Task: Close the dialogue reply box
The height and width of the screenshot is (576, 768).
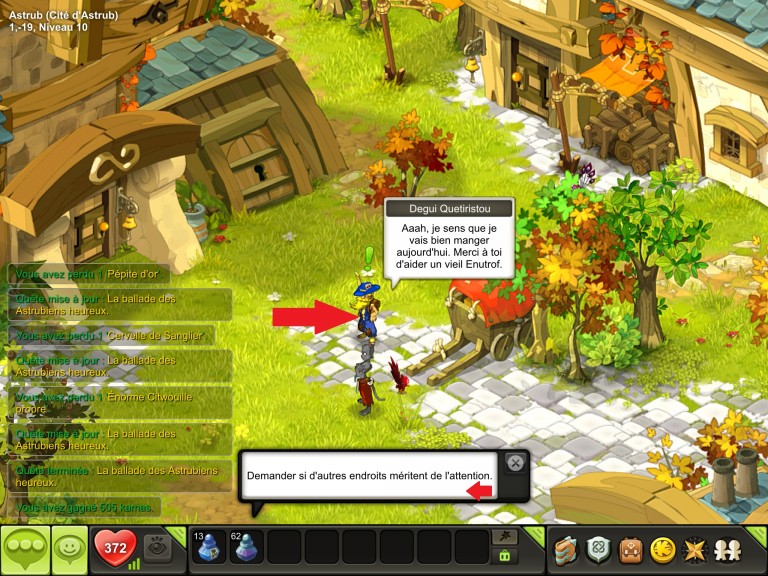Action: (514, 462)
